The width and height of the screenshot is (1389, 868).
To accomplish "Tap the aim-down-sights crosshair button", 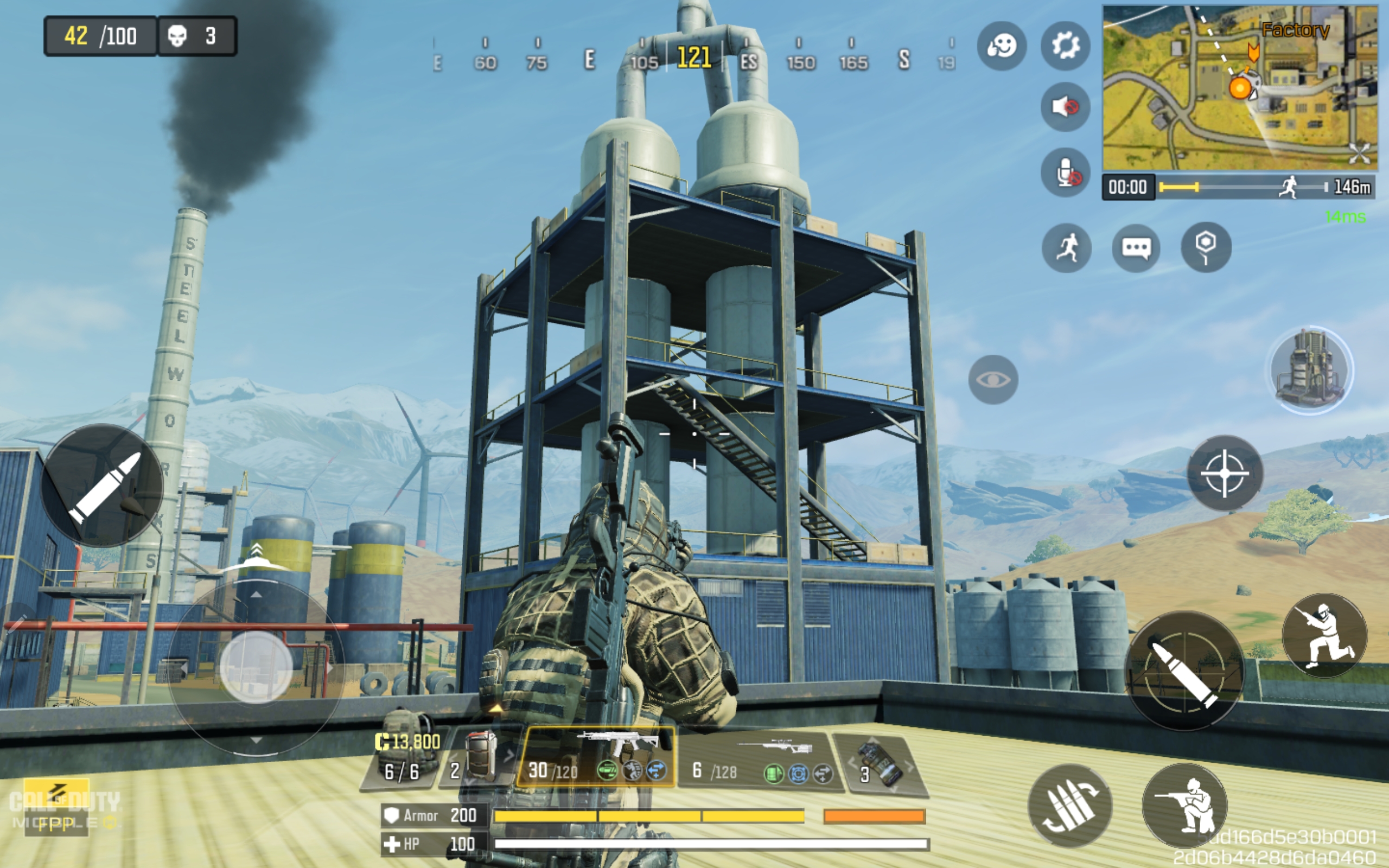I will (x=1225, y=473).
